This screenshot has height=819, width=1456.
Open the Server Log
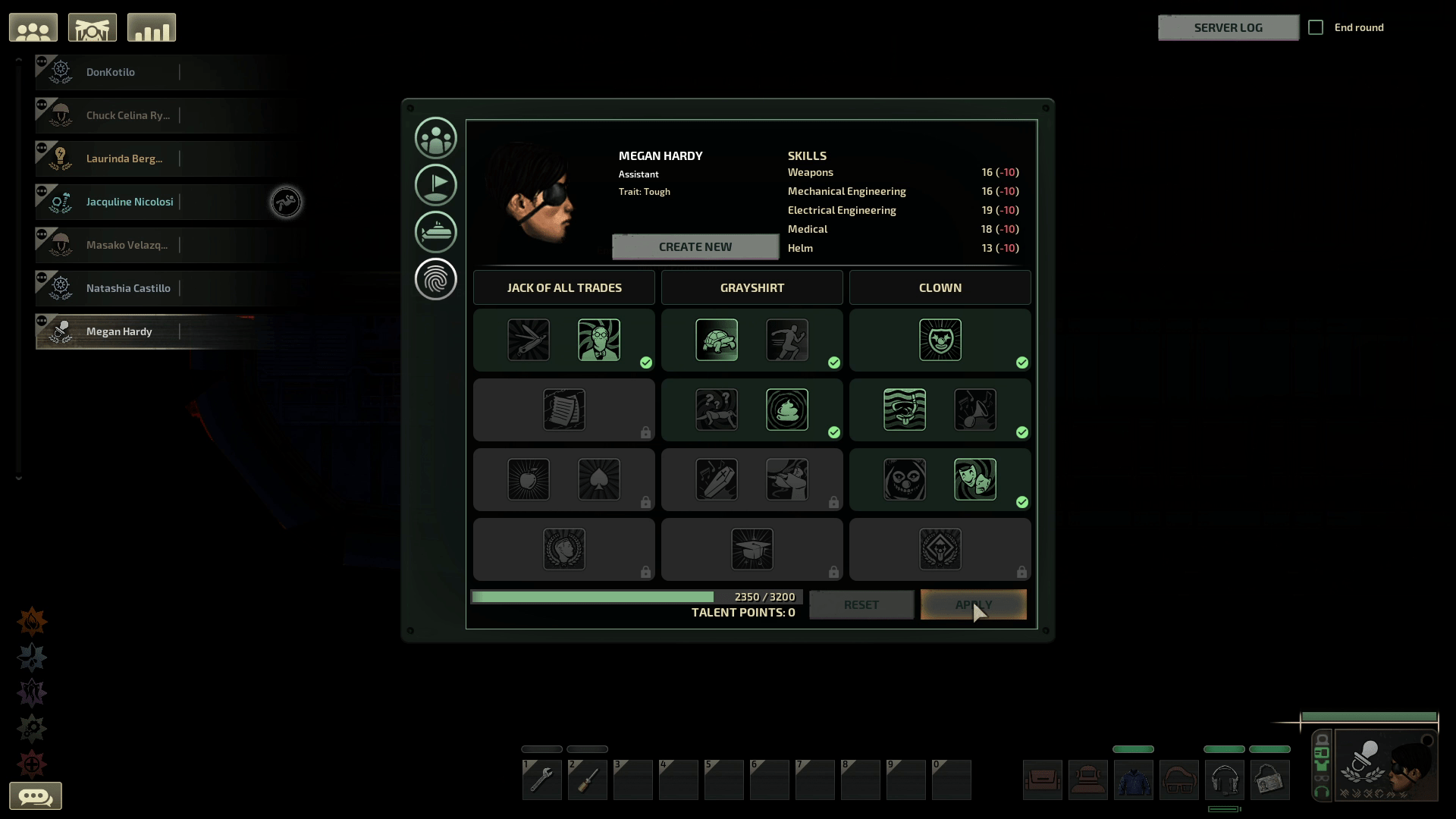pyautogui.click(x=1228, y=27)
